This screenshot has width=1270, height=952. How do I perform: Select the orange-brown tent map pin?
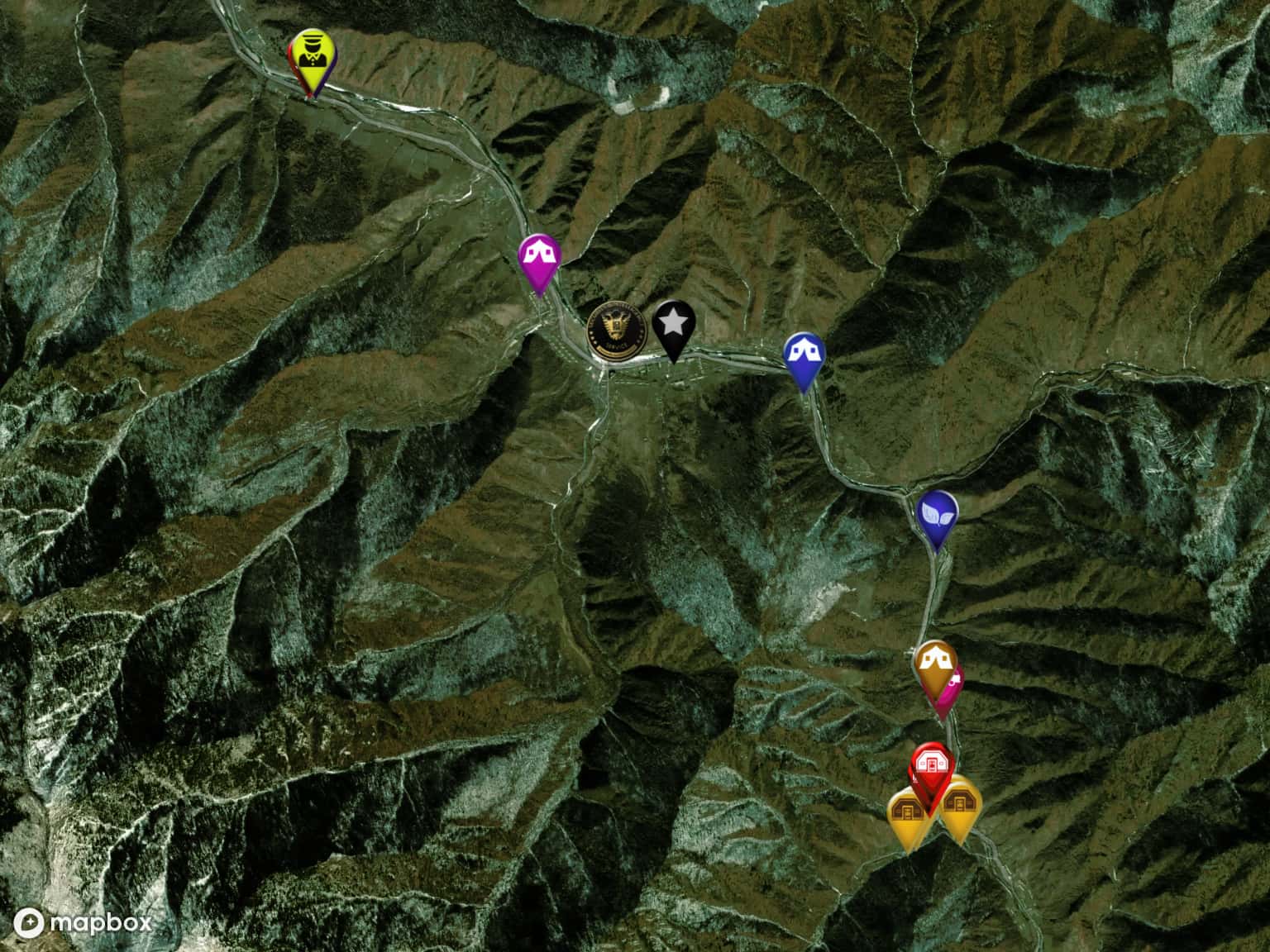pyautogui.click(x=936, y=664)
